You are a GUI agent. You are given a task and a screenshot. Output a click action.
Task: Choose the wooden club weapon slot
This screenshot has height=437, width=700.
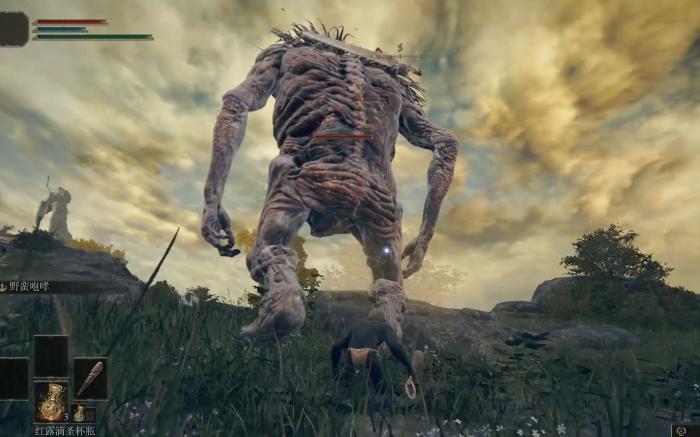coord(90,378)
